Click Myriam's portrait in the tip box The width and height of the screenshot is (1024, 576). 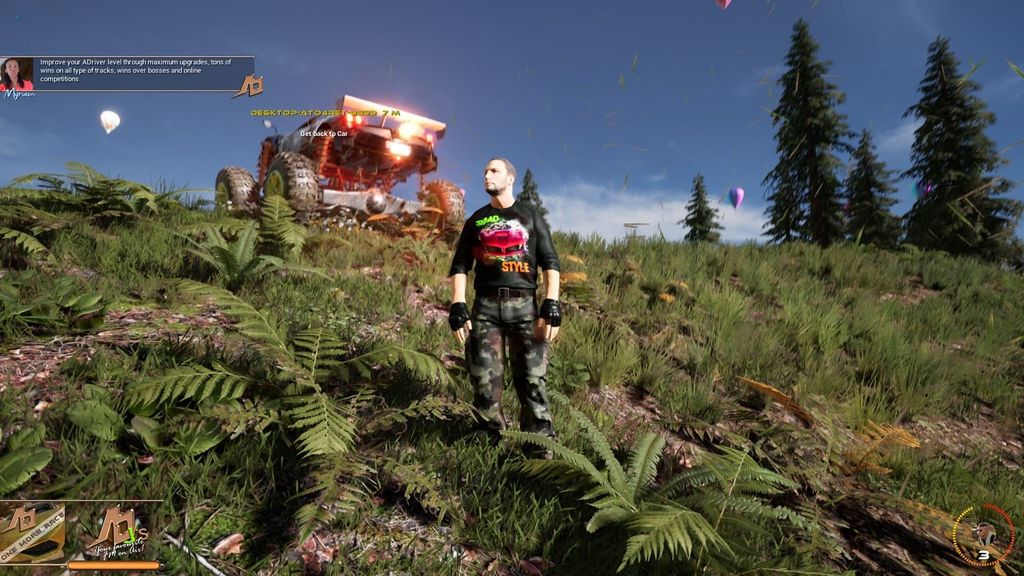coord(17,74)
